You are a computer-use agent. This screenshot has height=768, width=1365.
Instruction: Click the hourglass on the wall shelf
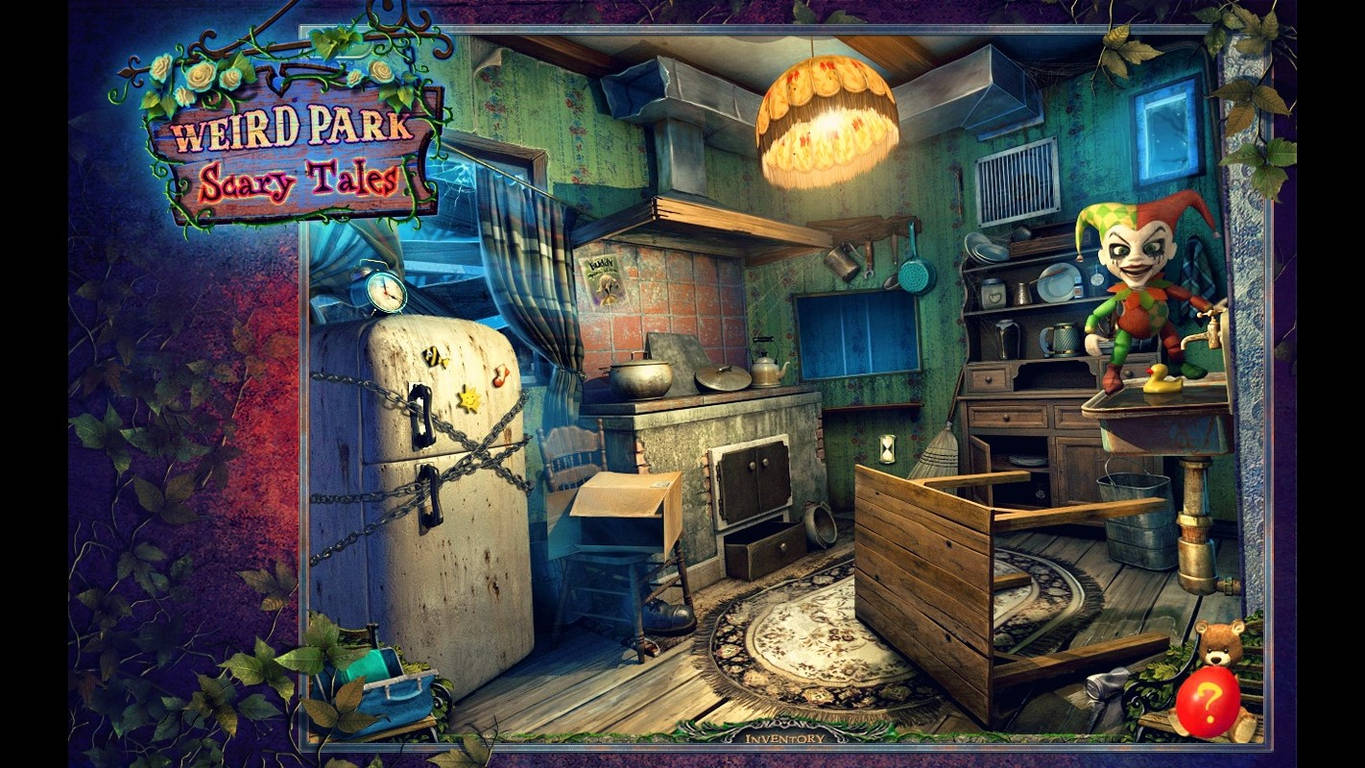[886, 450]
